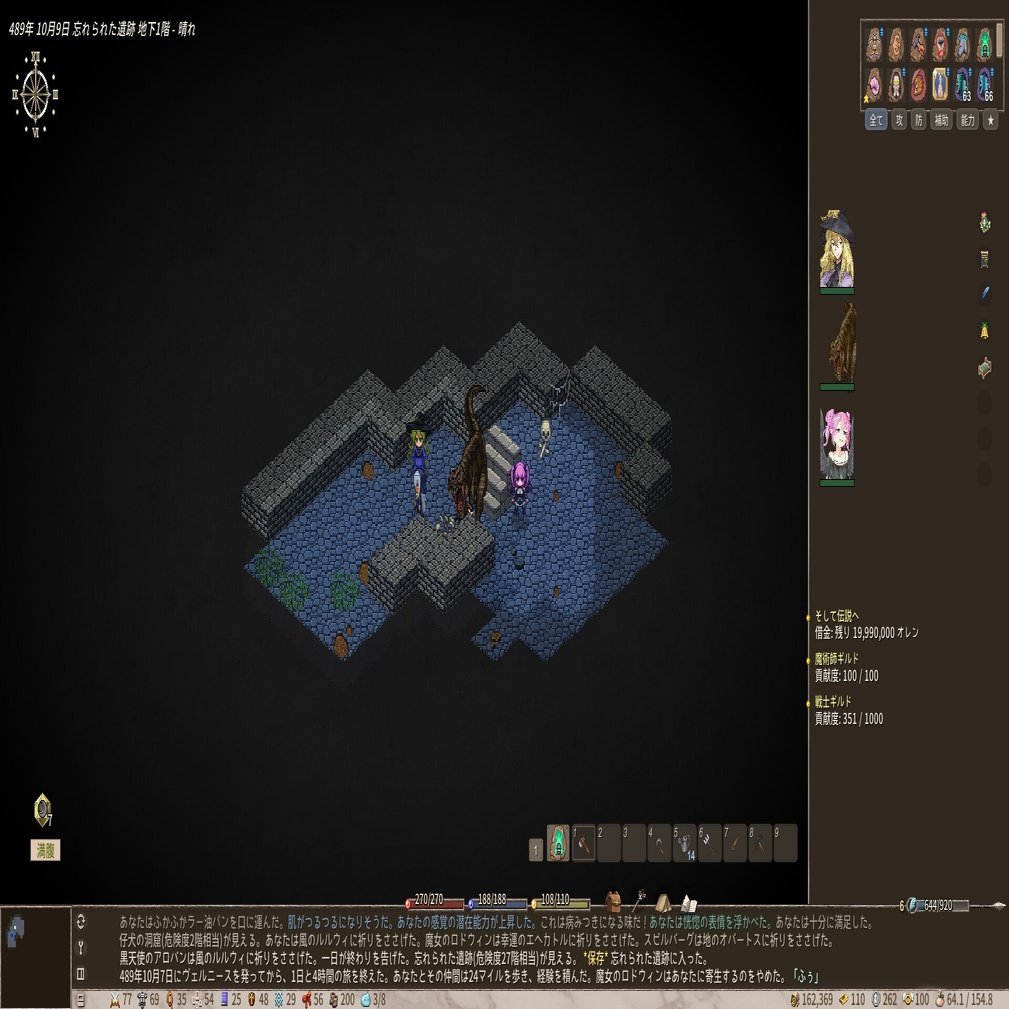Open the backpack inventory icon

[x=613, y=902]
